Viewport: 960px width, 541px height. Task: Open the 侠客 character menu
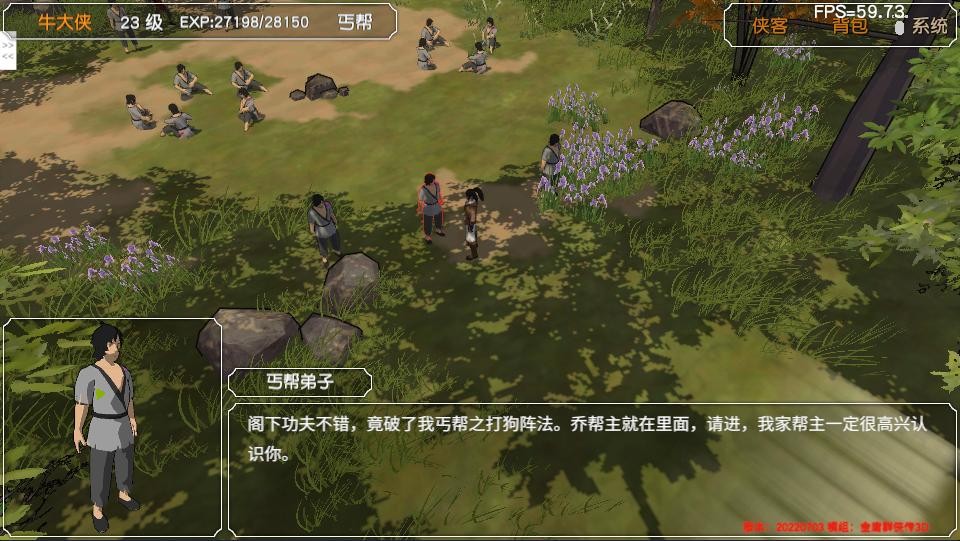[770, 26]
